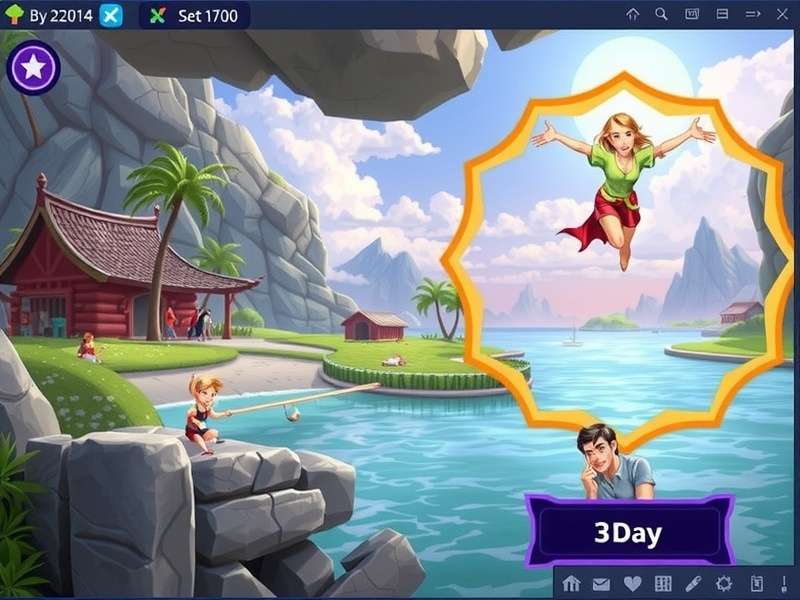800x600 pixels.
Task: Click the purple 3Day banner button
Action: 628,531
